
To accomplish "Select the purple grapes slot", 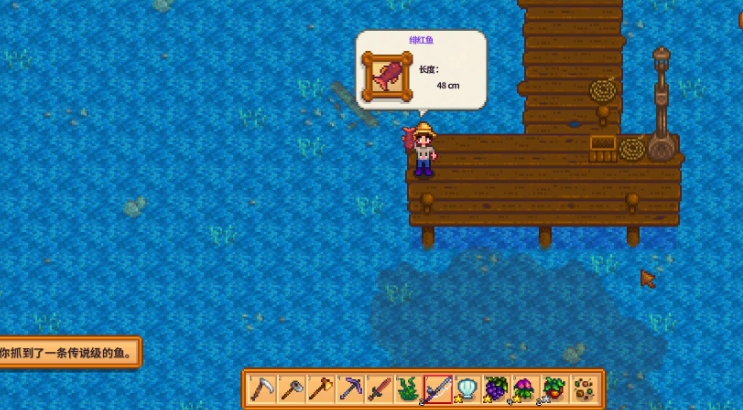I will (495, 388).
